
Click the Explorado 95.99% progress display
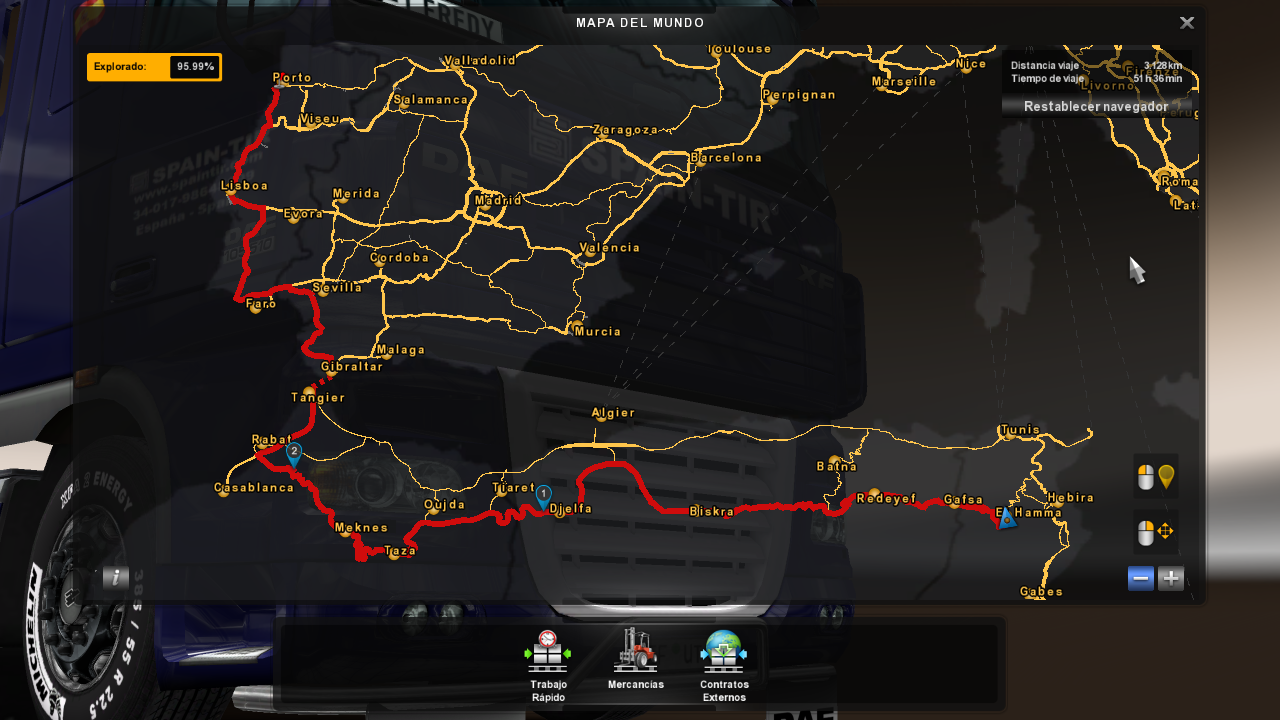[154, 67]
